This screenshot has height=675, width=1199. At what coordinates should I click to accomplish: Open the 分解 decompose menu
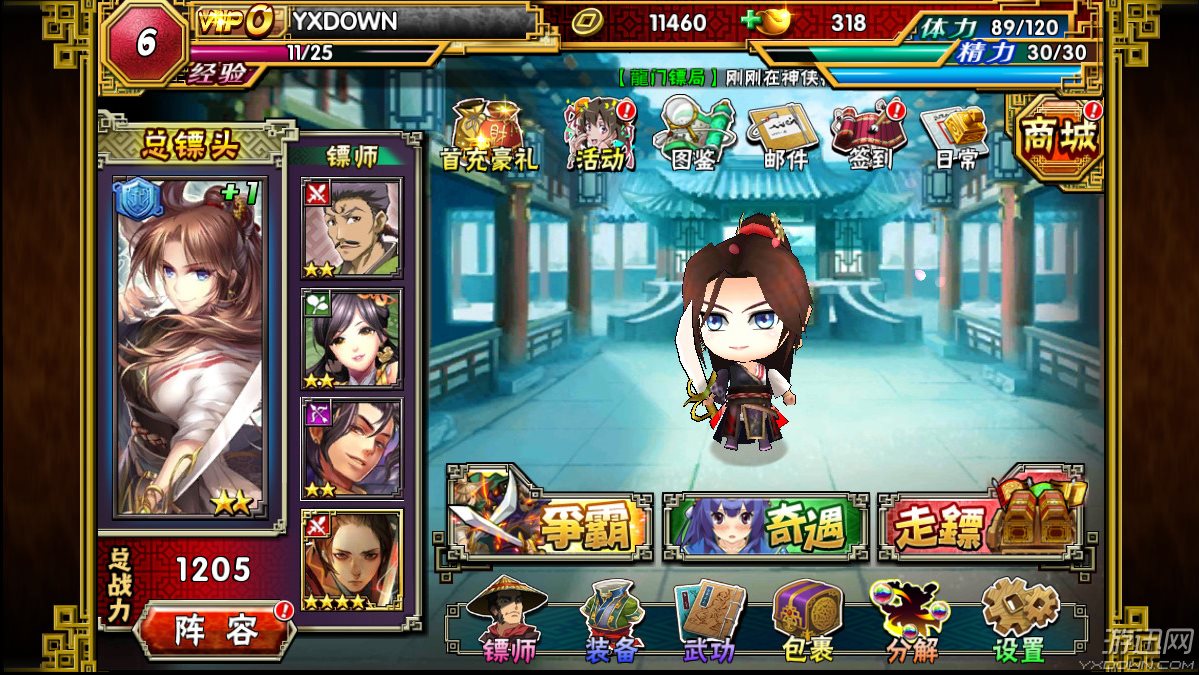point(910,622)
